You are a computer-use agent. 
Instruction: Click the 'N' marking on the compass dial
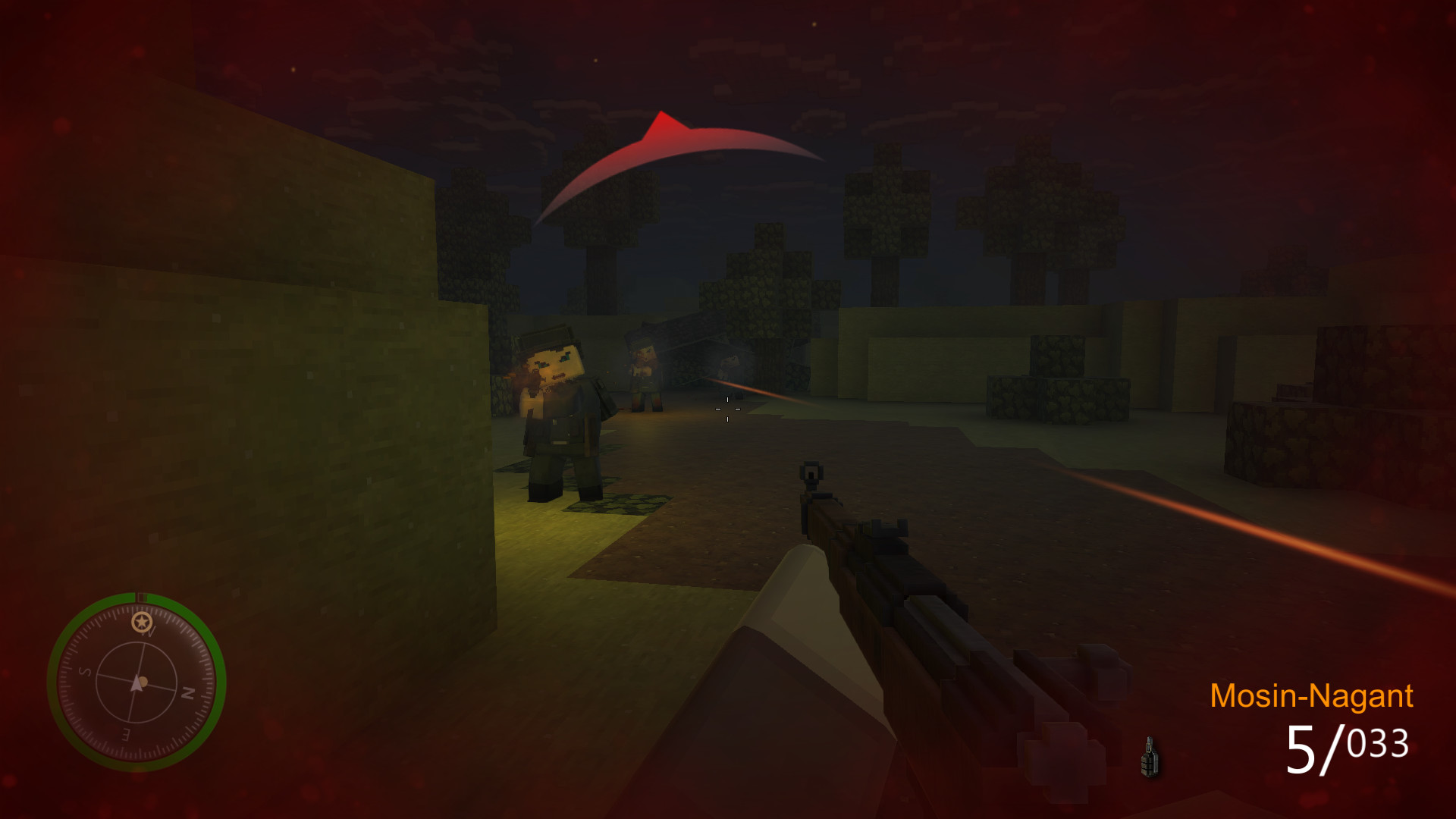(x=188, y=693)
